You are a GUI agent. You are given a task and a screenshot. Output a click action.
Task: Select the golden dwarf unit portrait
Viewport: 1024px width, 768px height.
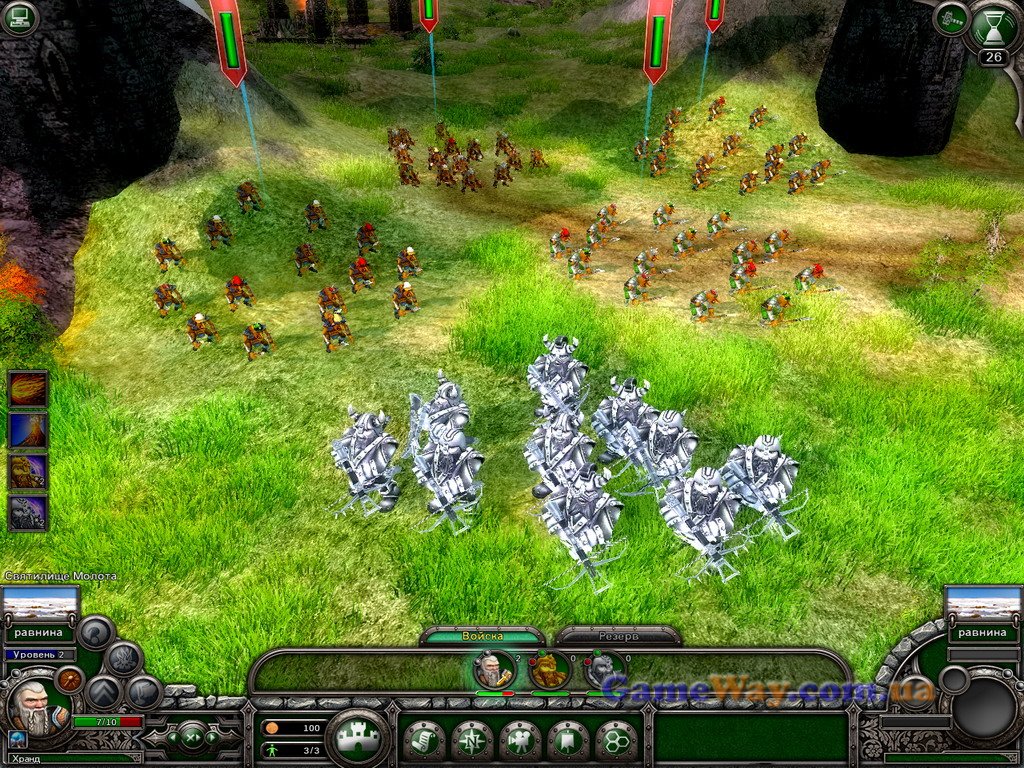click(x=549, y=669)
